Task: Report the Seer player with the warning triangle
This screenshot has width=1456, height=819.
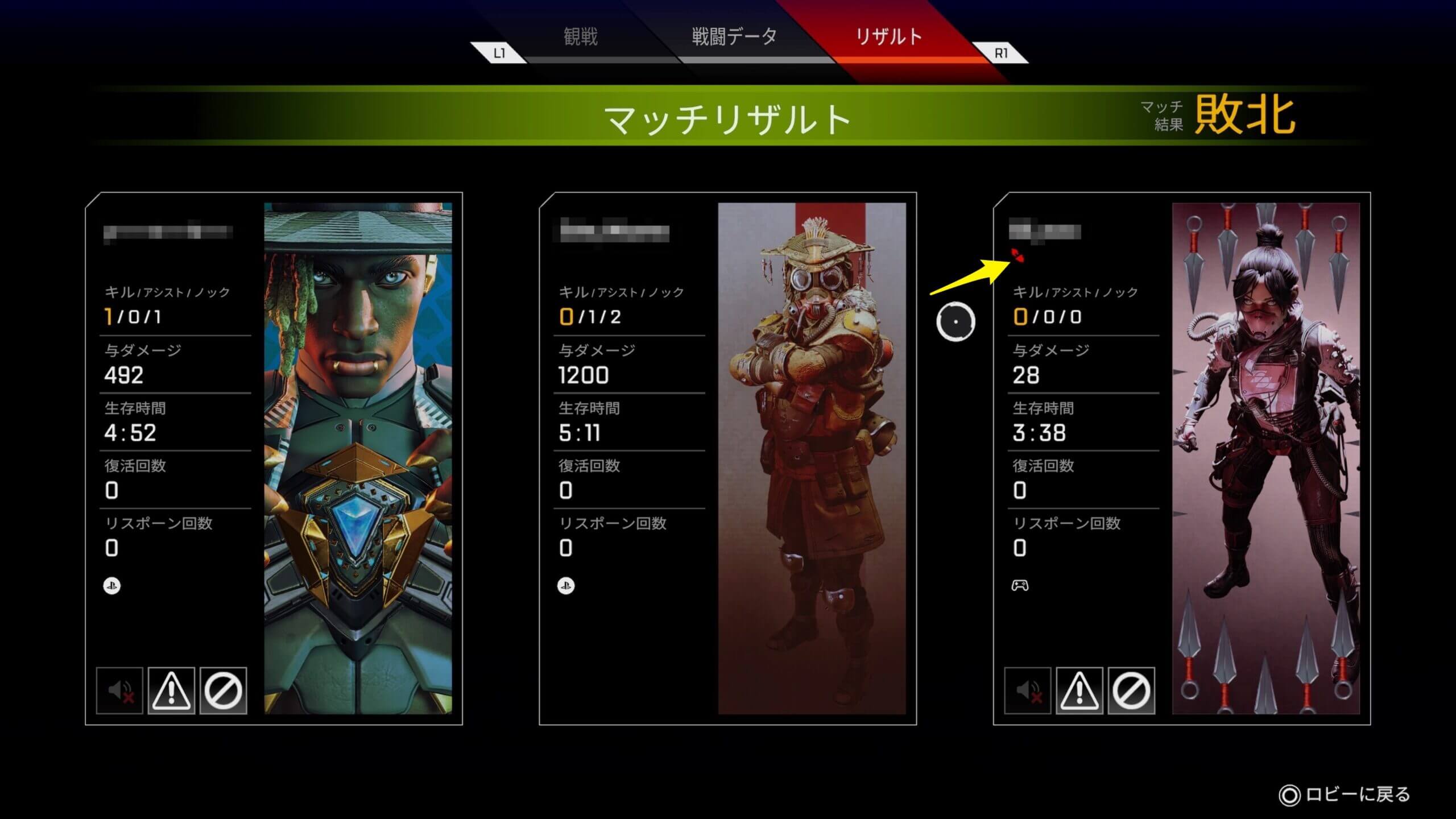Action: click(x=171, y=690)
